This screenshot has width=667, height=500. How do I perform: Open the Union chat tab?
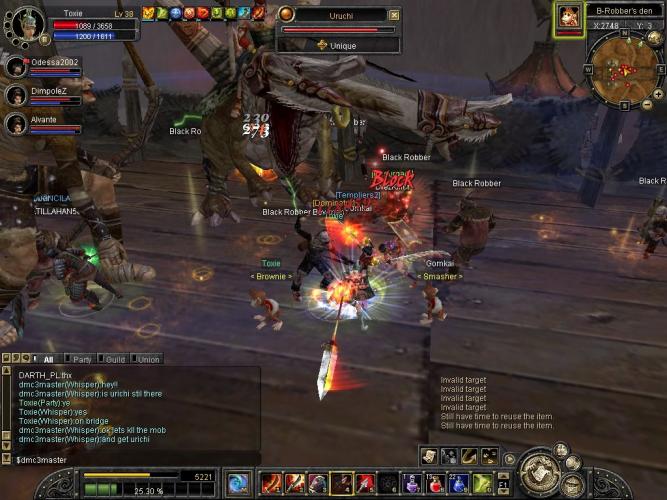[x=148, y=359]
